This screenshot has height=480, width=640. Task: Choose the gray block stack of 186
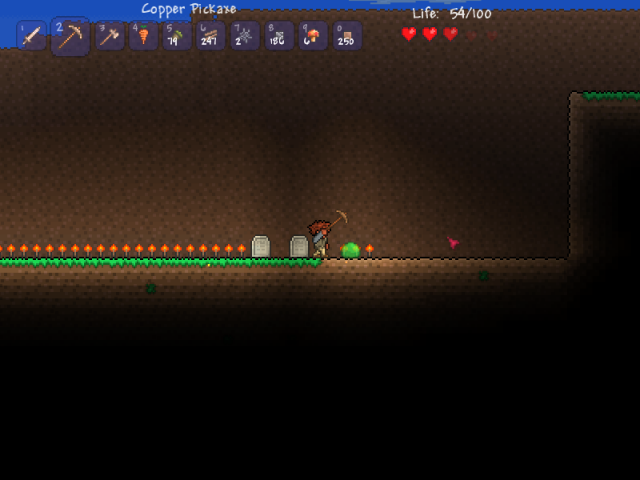[279, 36]
